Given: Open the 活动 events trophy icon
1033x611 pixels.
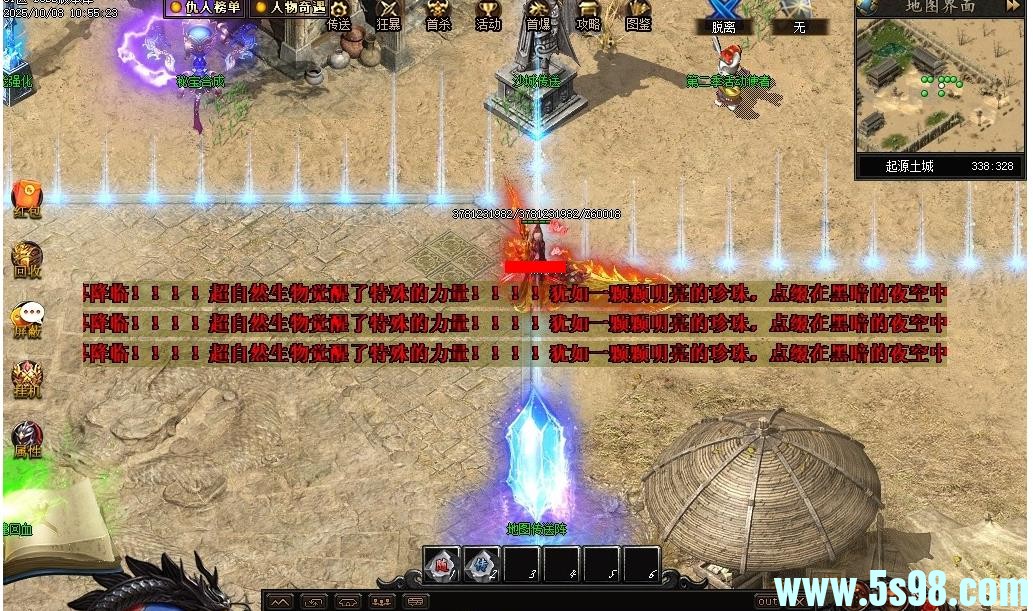Looking at the screenshot, I should (488, 15).
